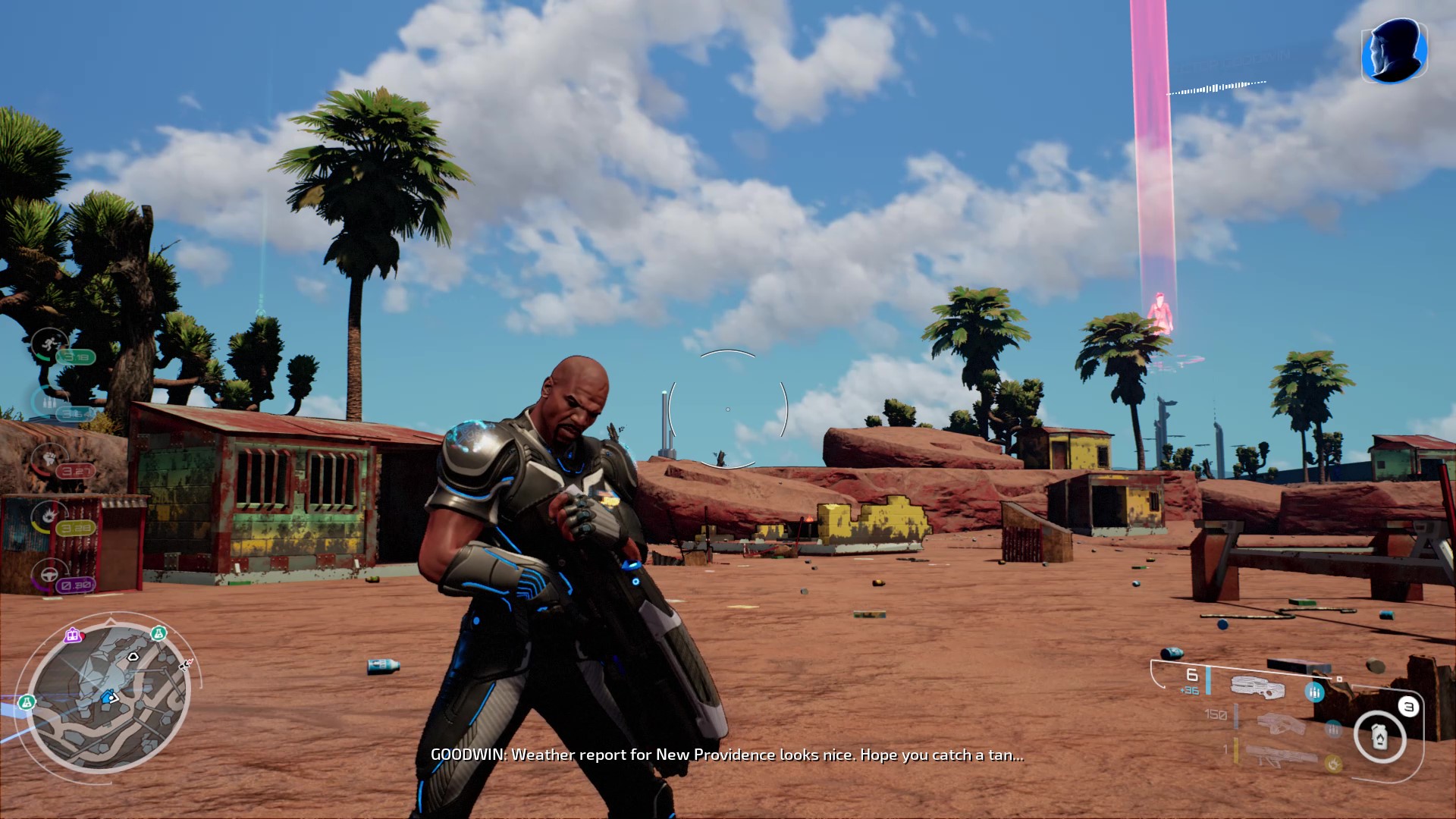Open the circular minimap

tap(110, 695)
